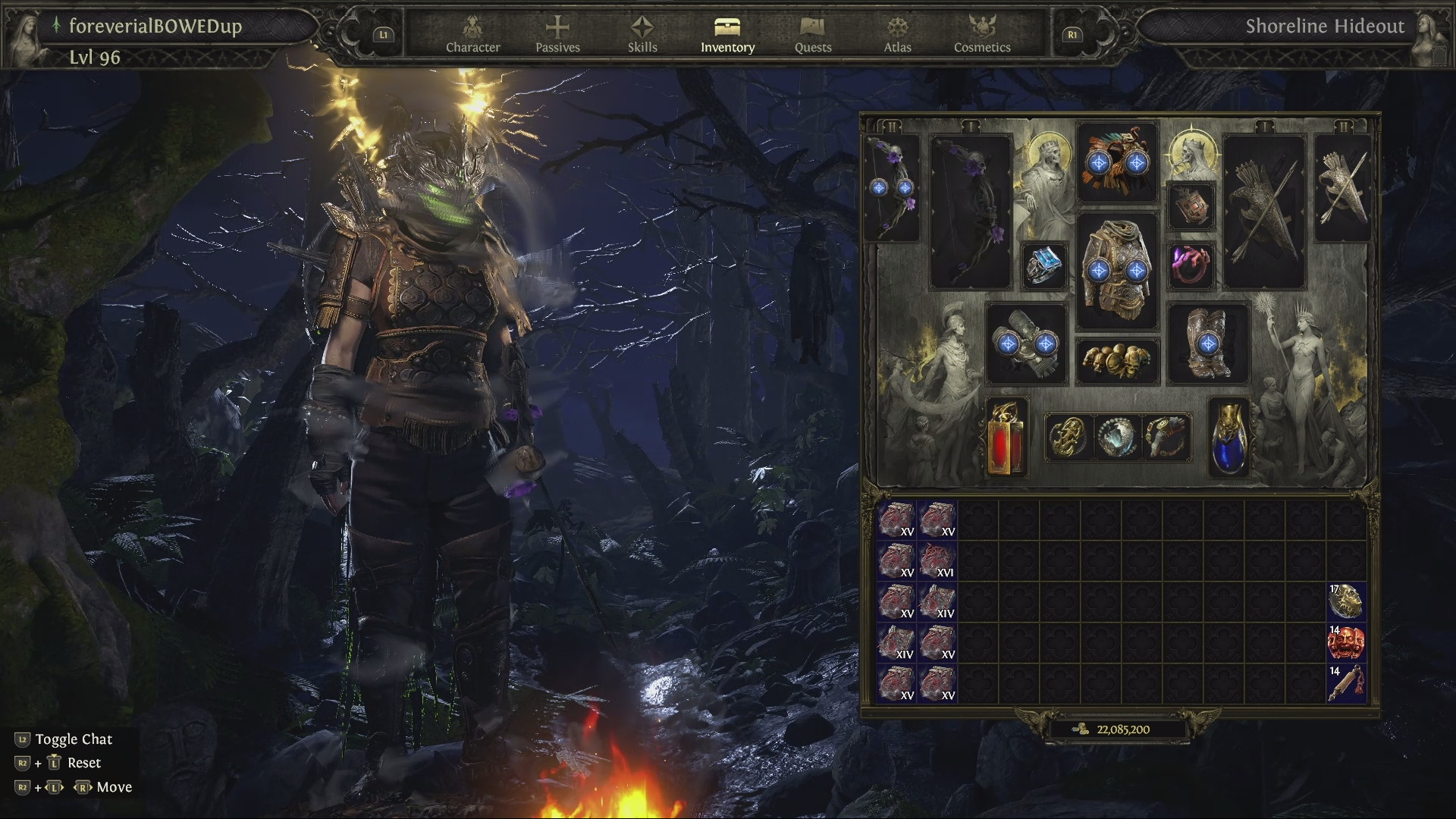
Task: Go to the Atlas tab
Action: tap(897, 35)
